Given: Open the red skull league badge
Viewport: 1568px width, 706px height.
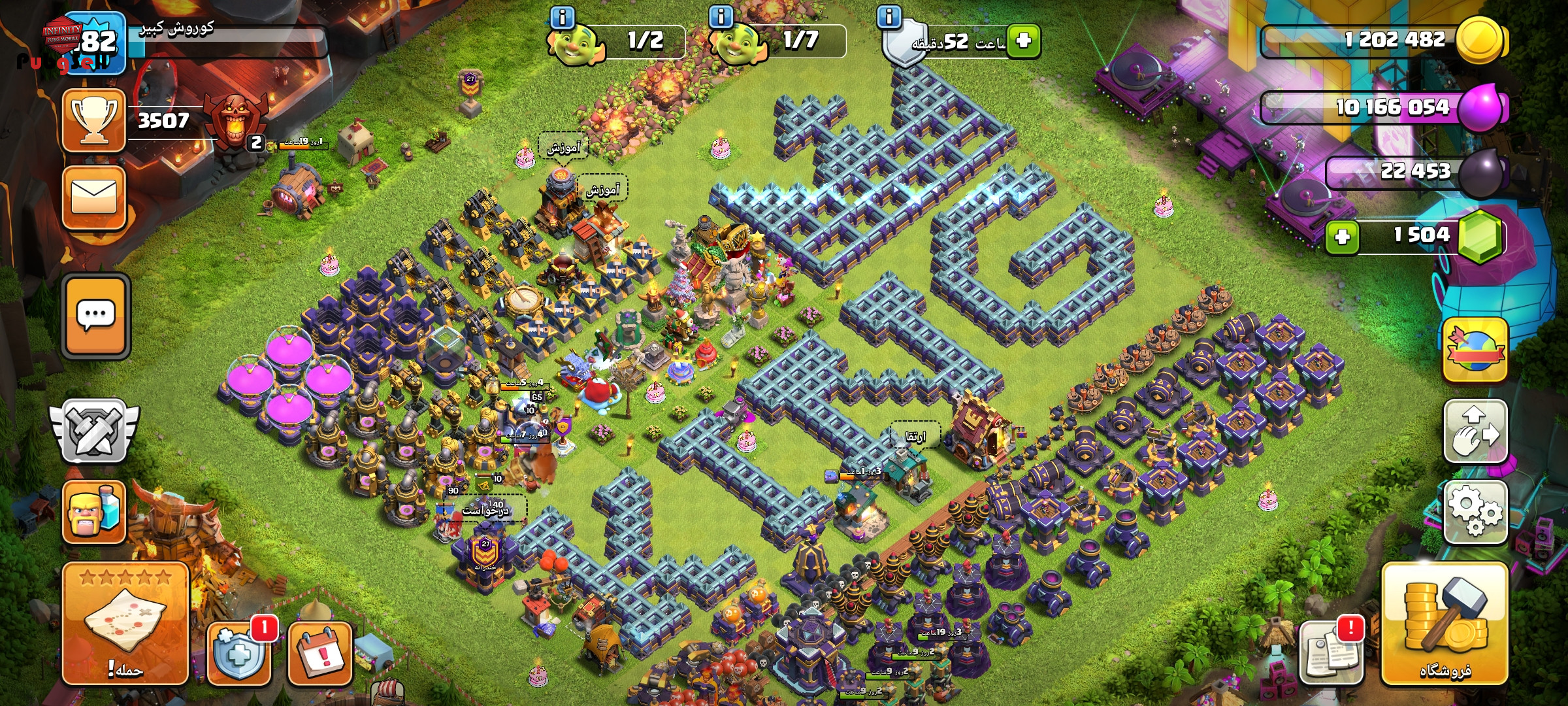Looking at the screenshot, I should pyautogui.click(x=234, y=120).
